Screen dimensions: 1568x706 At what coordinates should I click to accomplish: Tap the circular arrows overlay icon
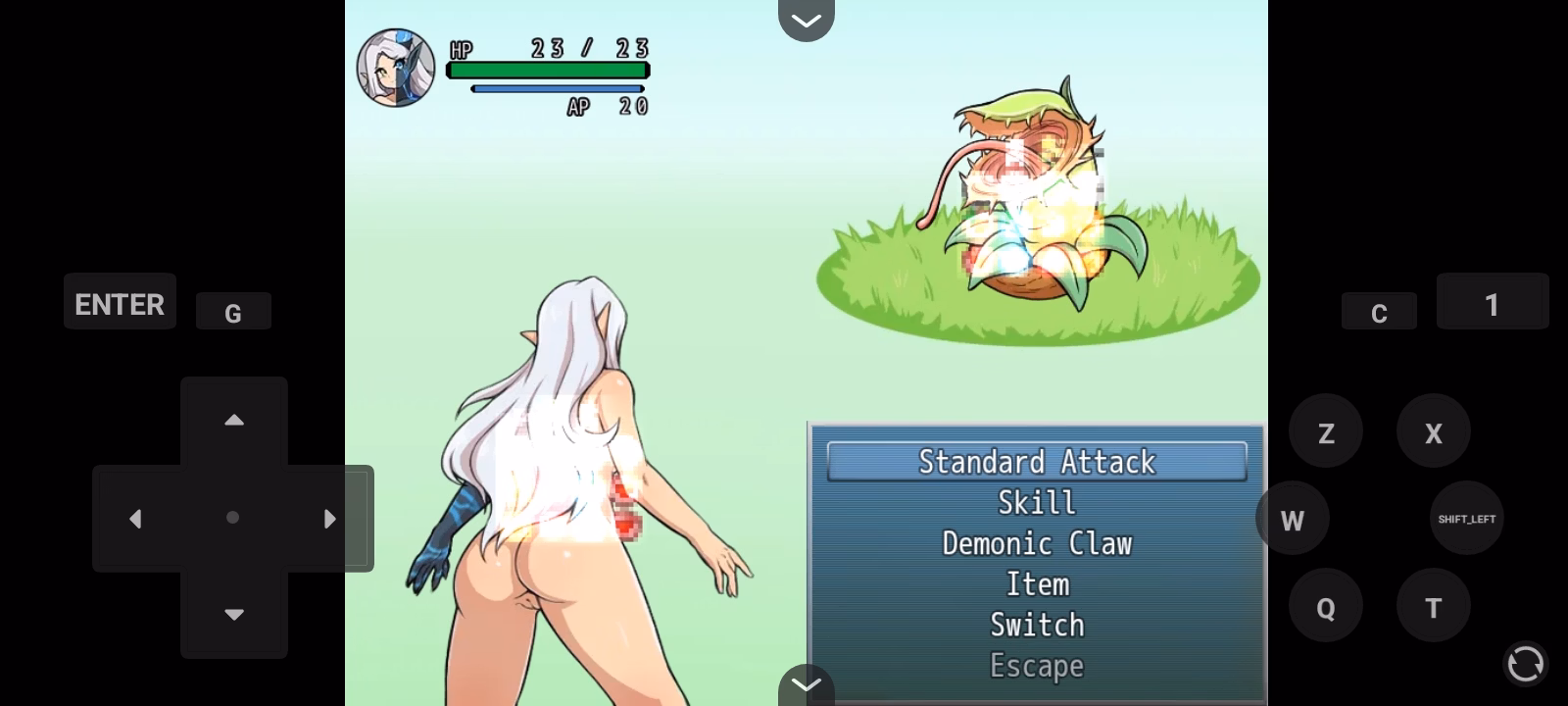click(1525, 664)
